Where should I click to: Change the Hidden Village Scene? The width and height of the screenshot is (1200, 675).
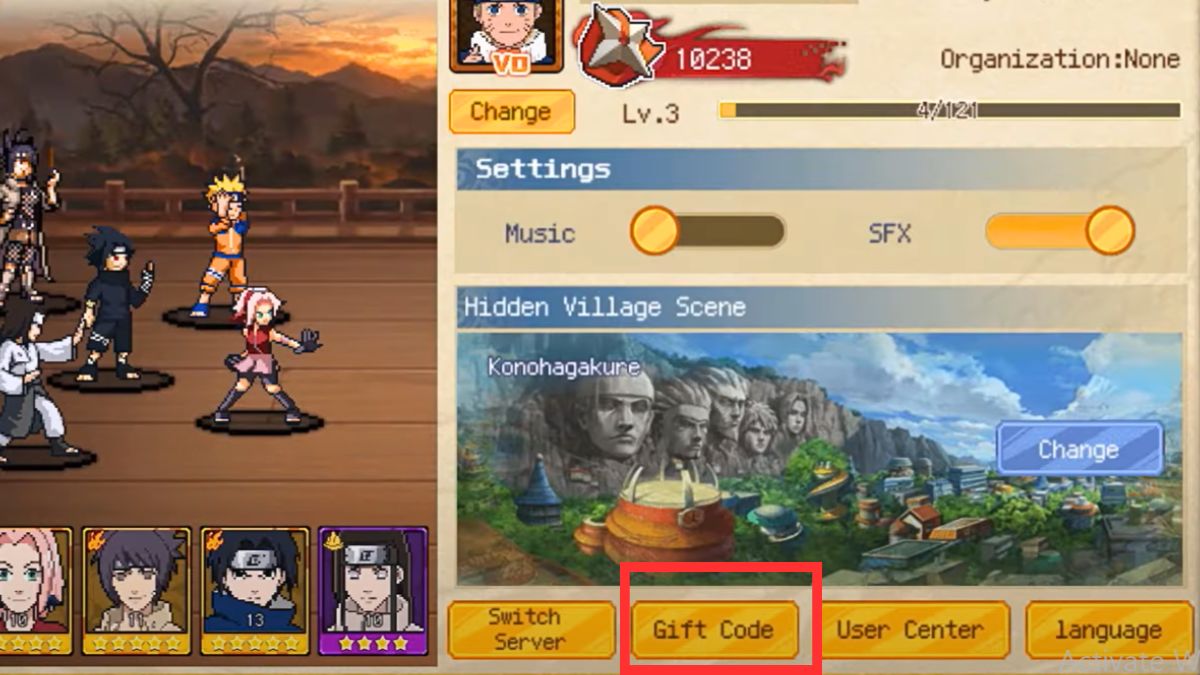[x=1079, y=449]
